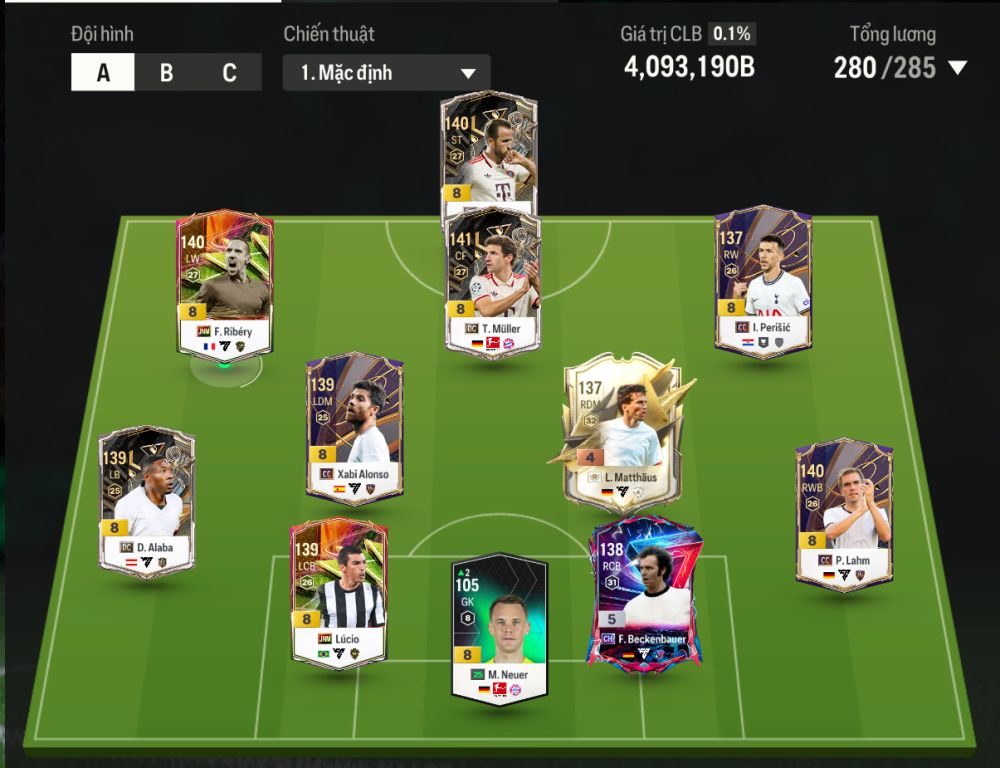Image resolution: width=1000 pixels, height=768 pixels.
Task: Select the M. Neuer goalkeeper card
Action: (x=499, y=628)
